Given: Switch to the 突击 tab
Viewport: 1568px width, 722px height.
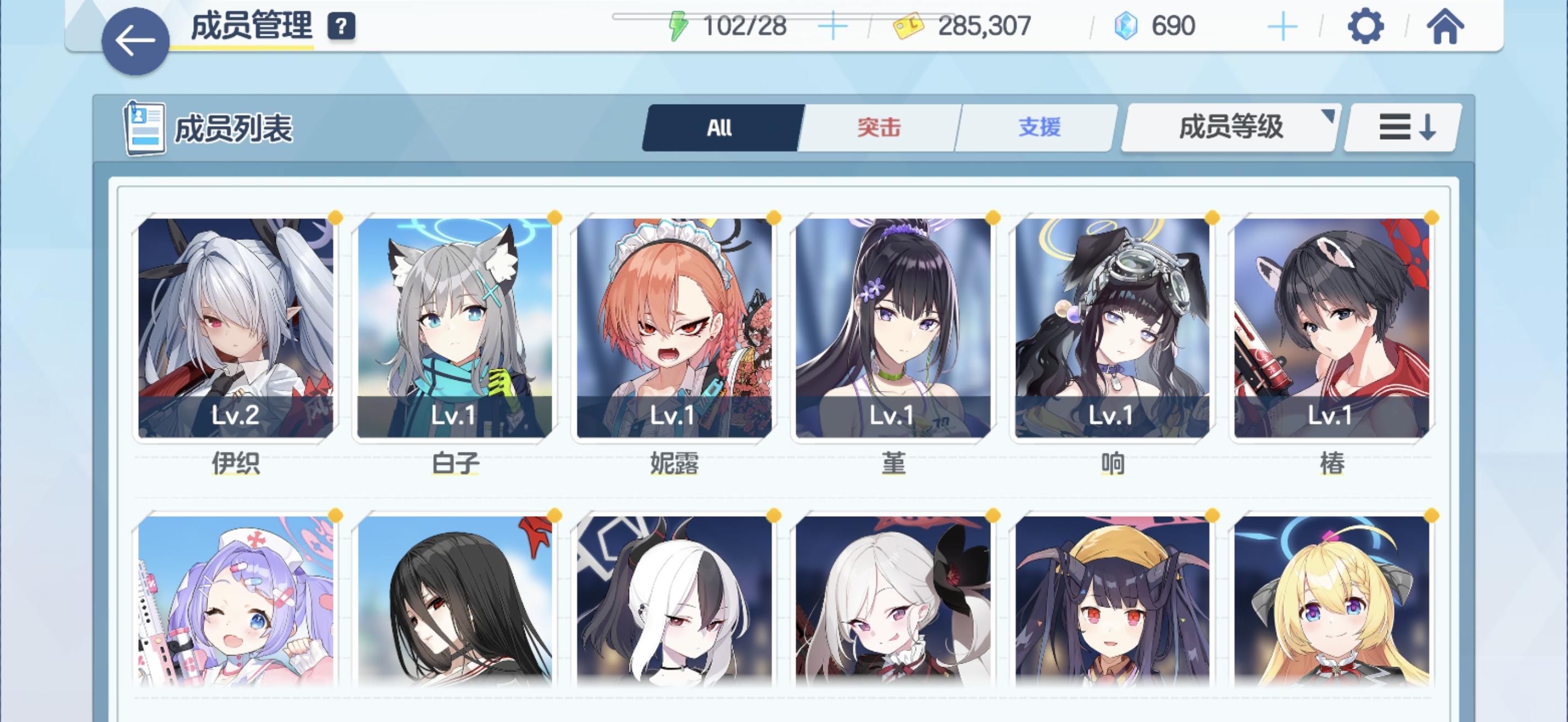Looking at the screenshot, I should (878, 128).
